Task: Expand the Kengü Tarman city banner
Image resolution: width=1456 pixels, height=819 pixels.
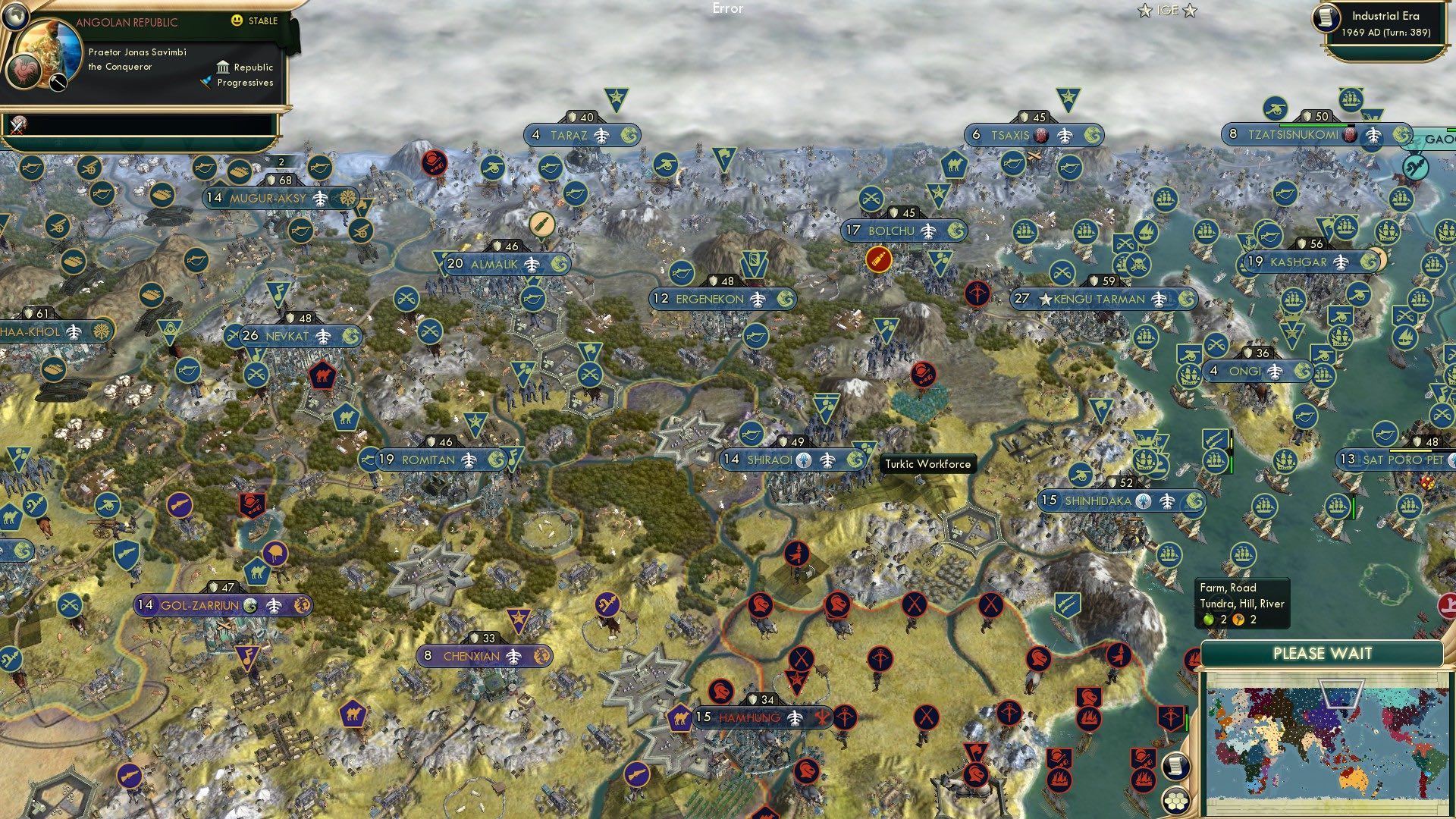Action: point(1098,300)
